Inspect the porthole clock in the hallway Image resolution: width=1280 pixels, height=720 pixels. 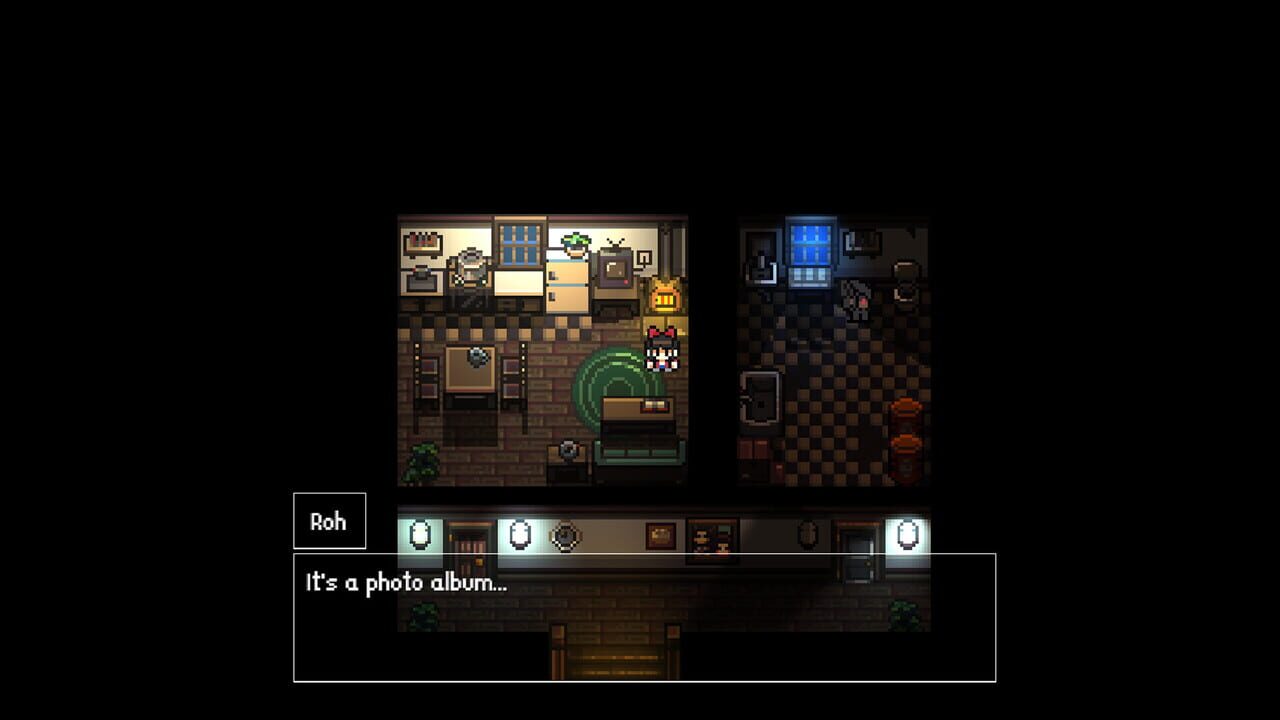(565, 537)
